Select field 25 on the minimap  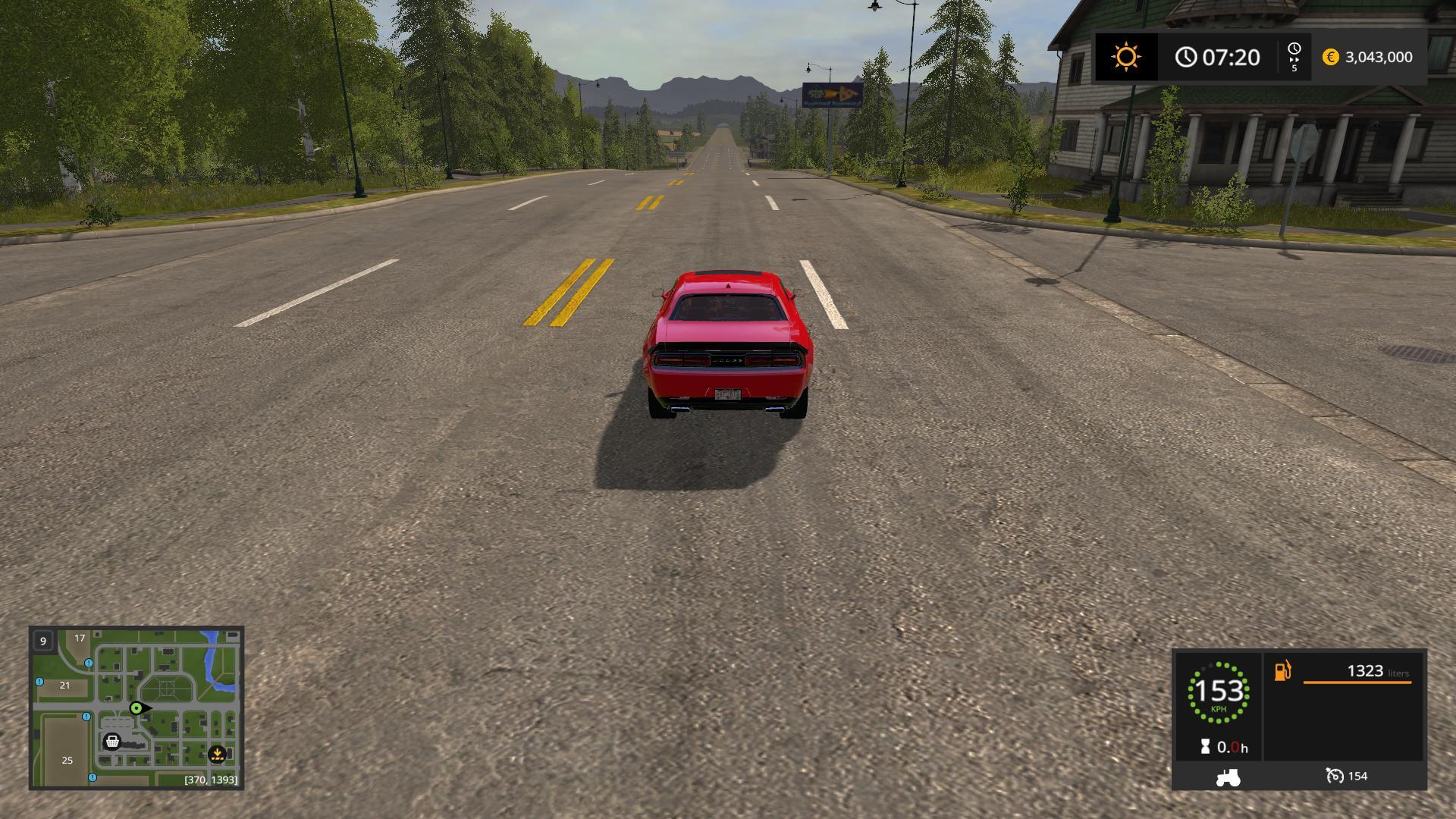[67, 760]
